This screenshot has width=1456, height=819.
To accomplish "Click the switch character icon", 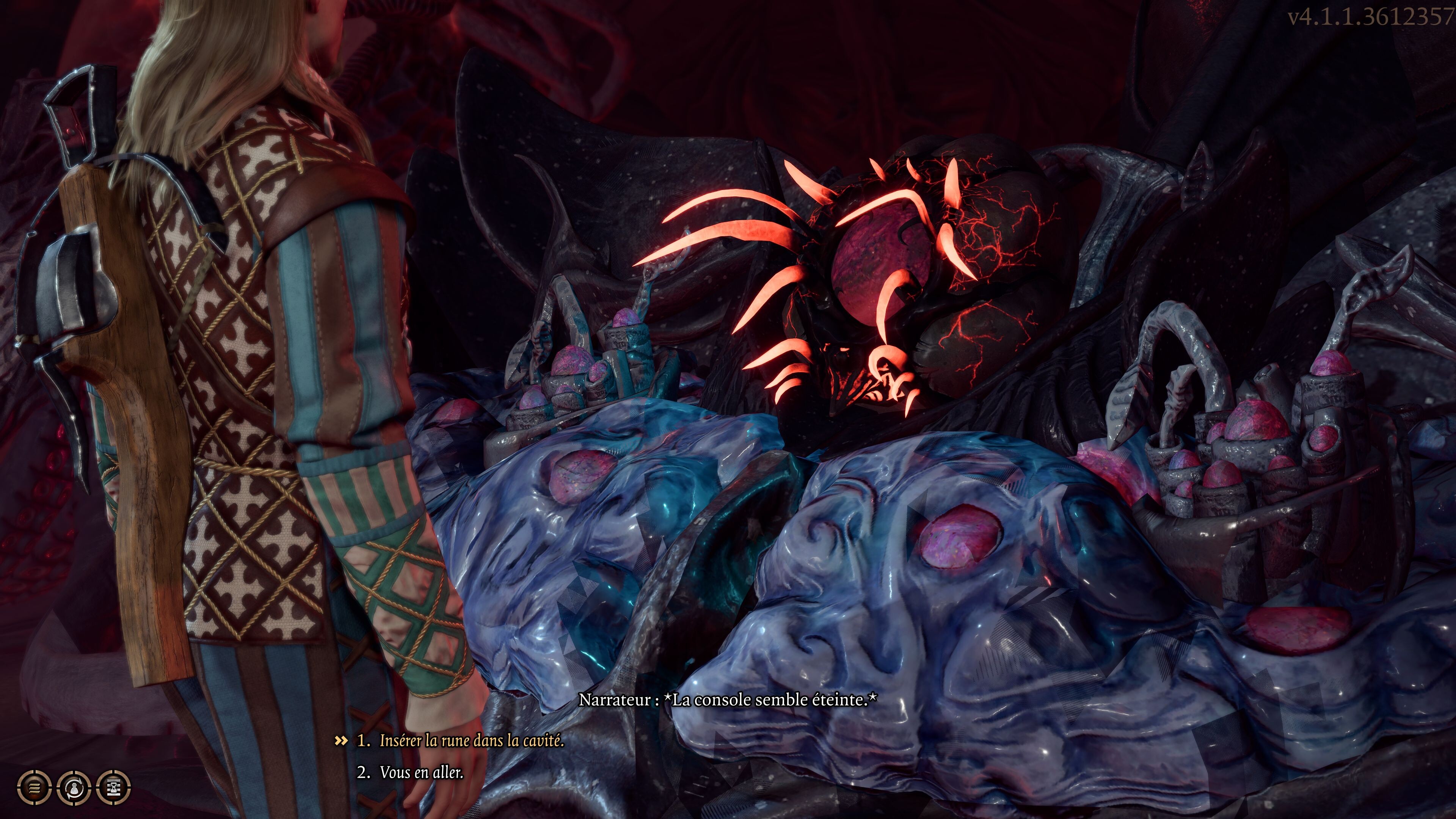I will [74, 787].
